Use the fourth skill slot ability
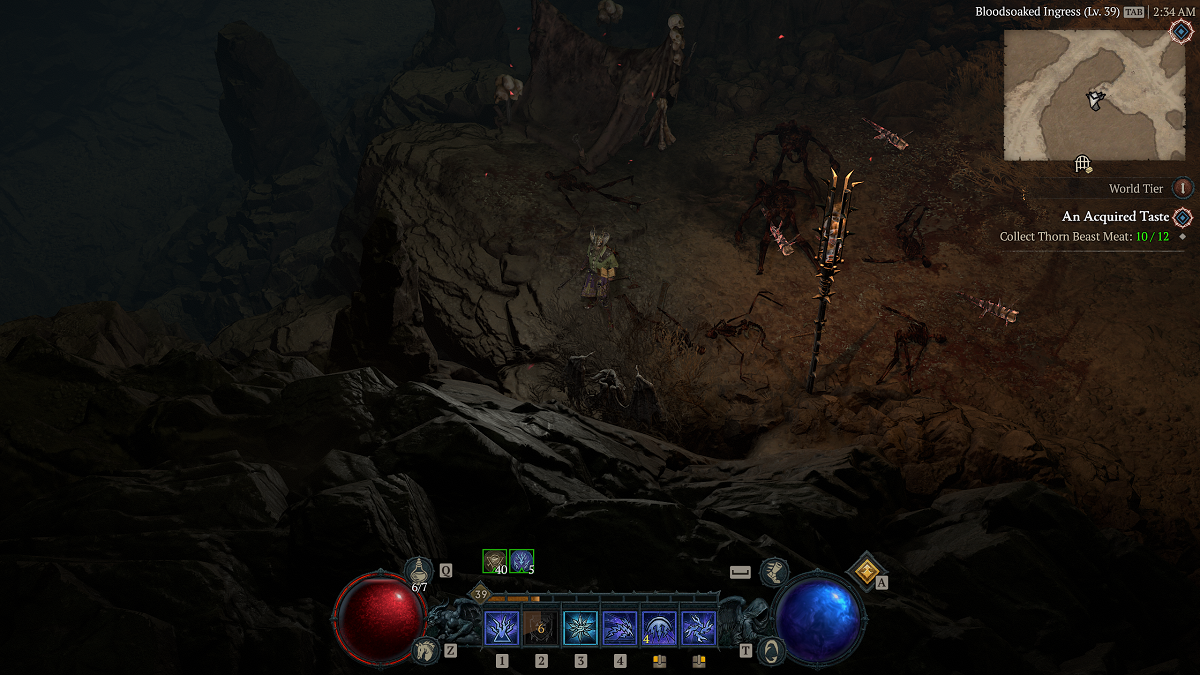The width and height of the screenshot is (1200, 675). tap(620, 629)
